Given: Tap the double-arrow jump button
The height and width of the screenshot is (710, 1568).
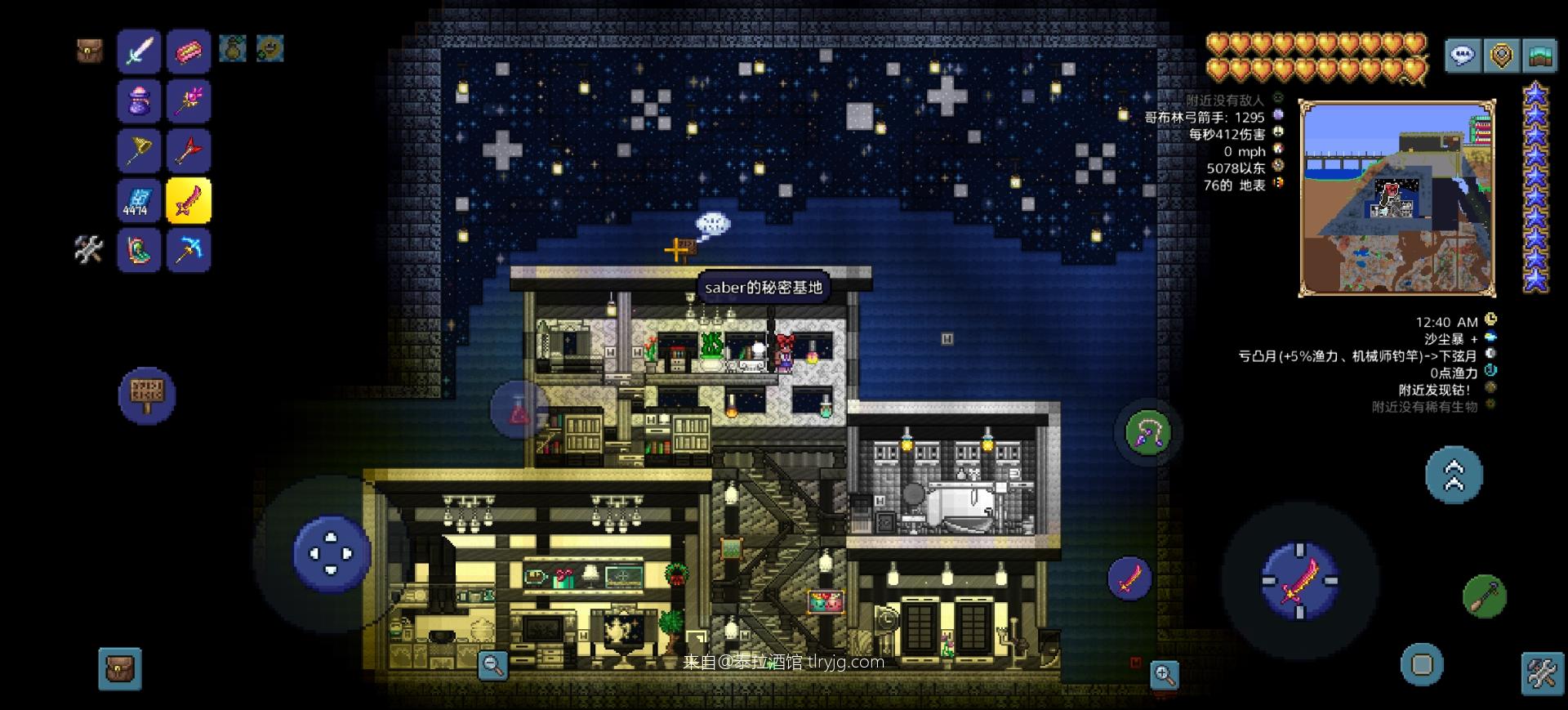Looking at the screenshot, I should [x=1454, y=475].
